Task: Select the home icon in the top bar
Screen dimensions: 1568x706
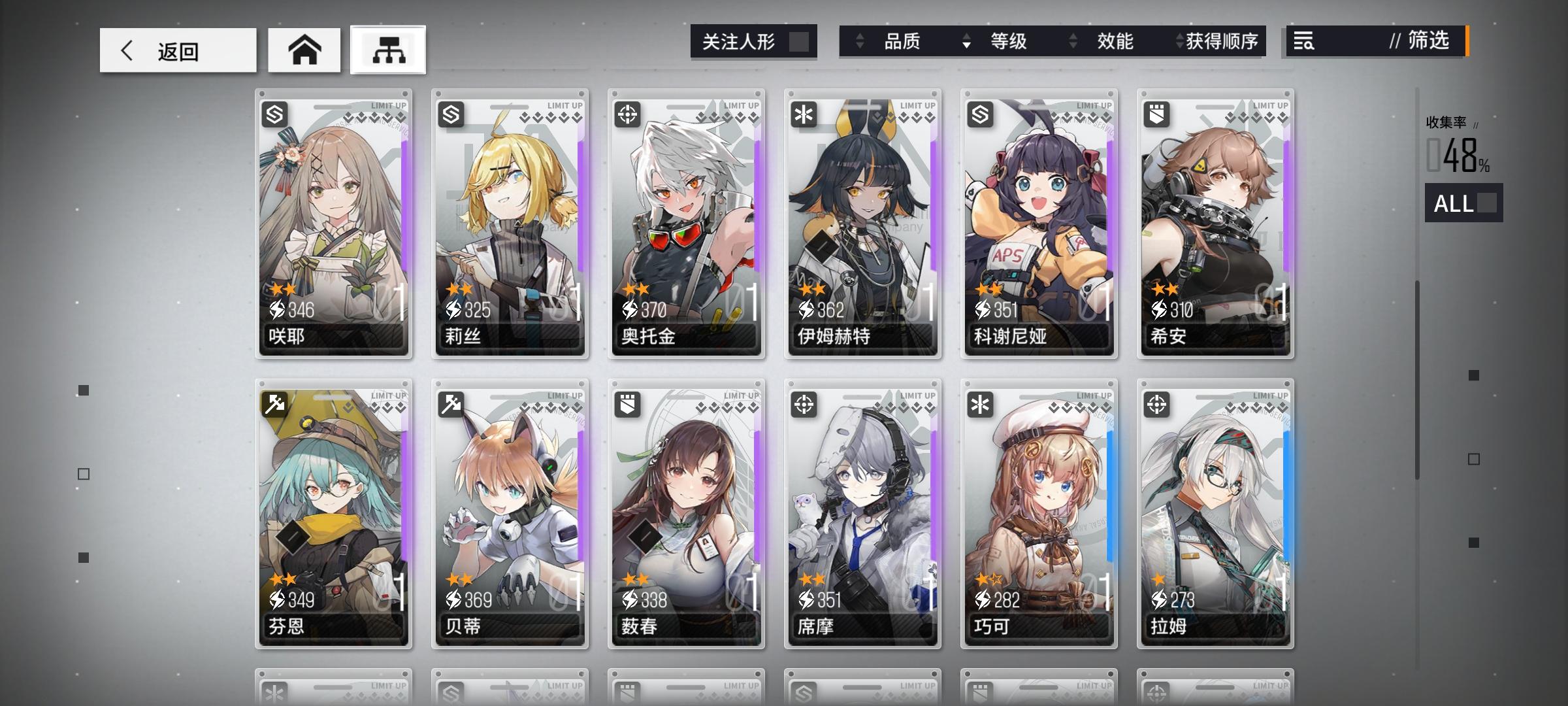Action: point(304,50)
